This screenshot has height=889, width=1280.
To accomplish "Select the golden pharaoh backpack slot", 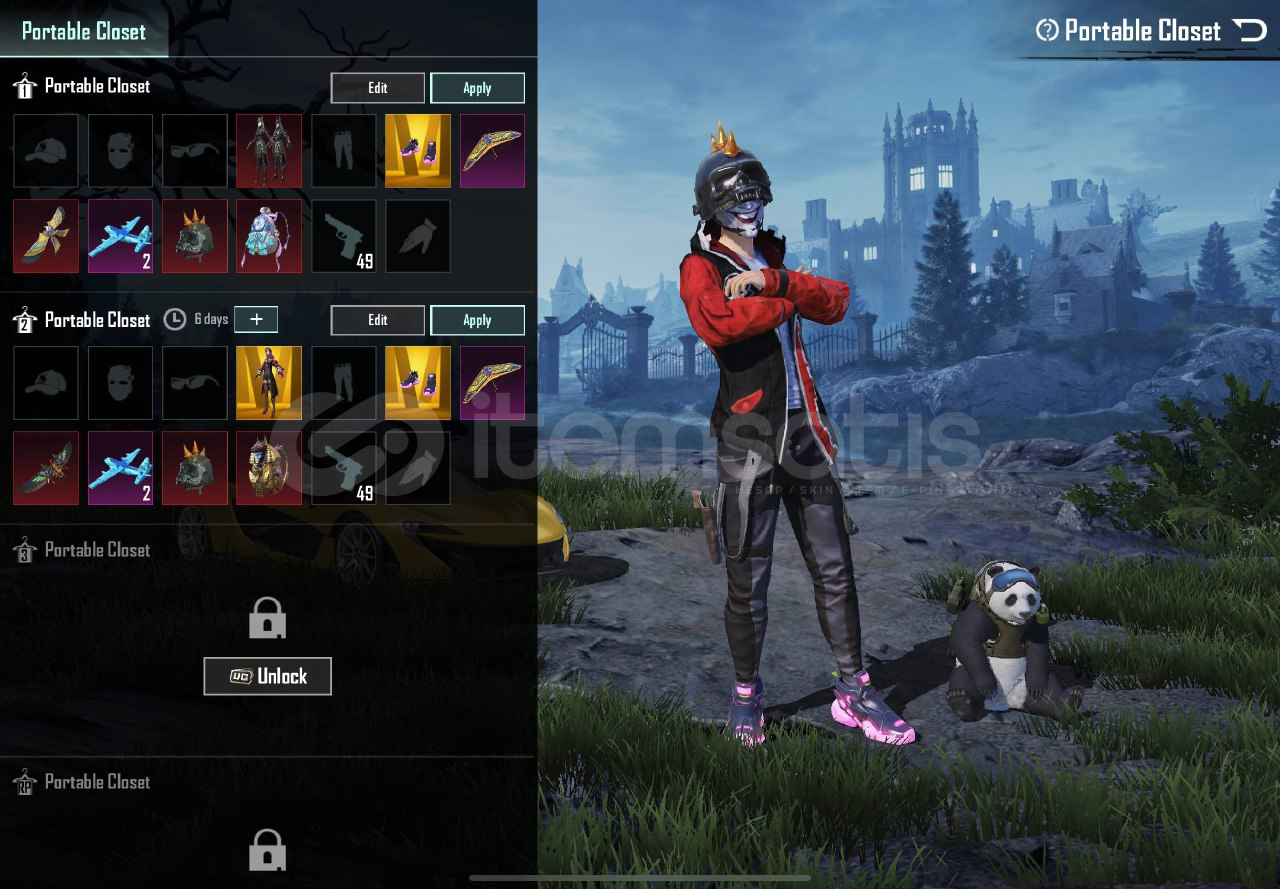I will 269,468.
